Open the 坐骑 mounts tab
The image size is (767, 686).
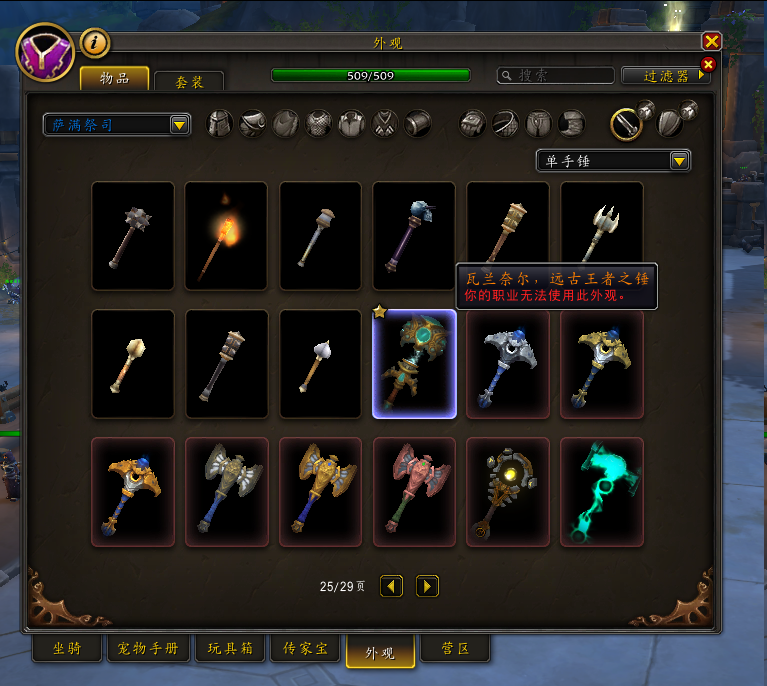pos(67,649)
